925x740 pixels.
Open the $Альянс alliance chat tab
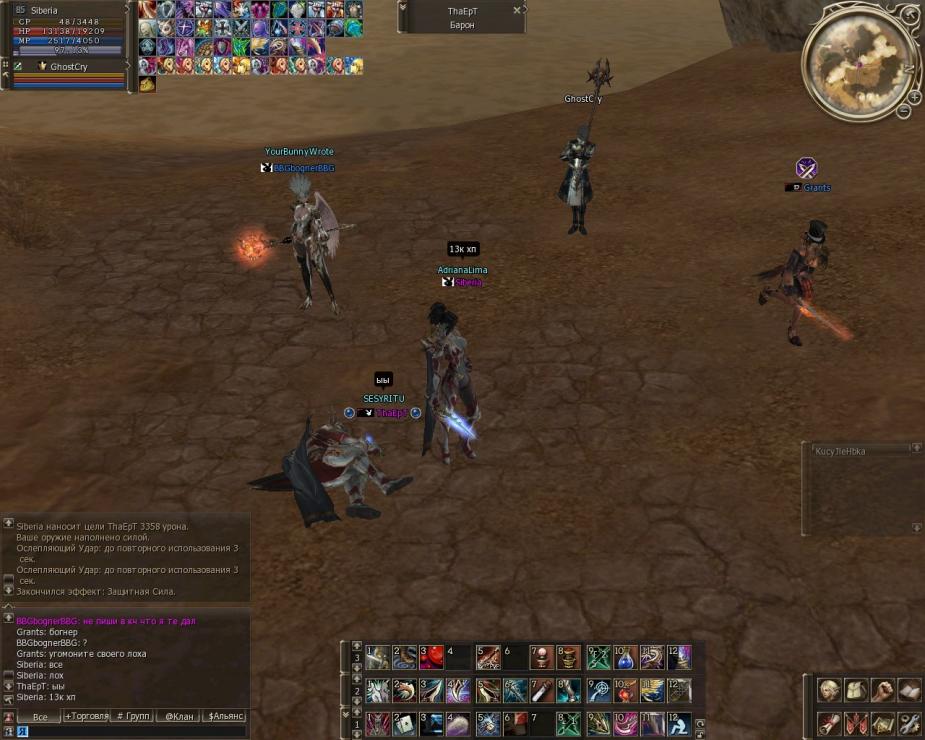(225, 716)
